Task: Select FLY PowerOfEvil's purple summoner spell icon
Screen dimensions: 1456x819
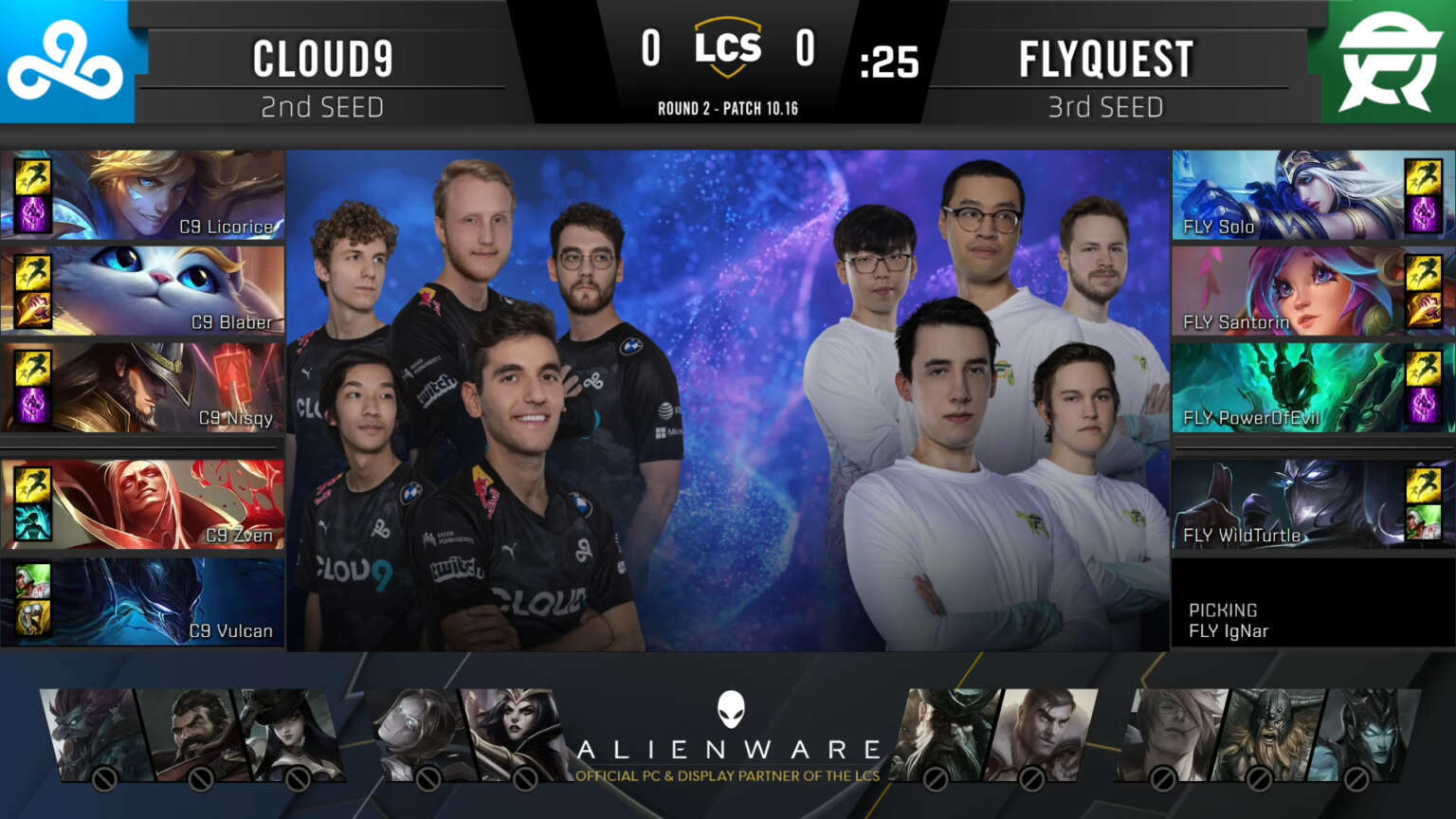Action: click(x=1425, y=403)
